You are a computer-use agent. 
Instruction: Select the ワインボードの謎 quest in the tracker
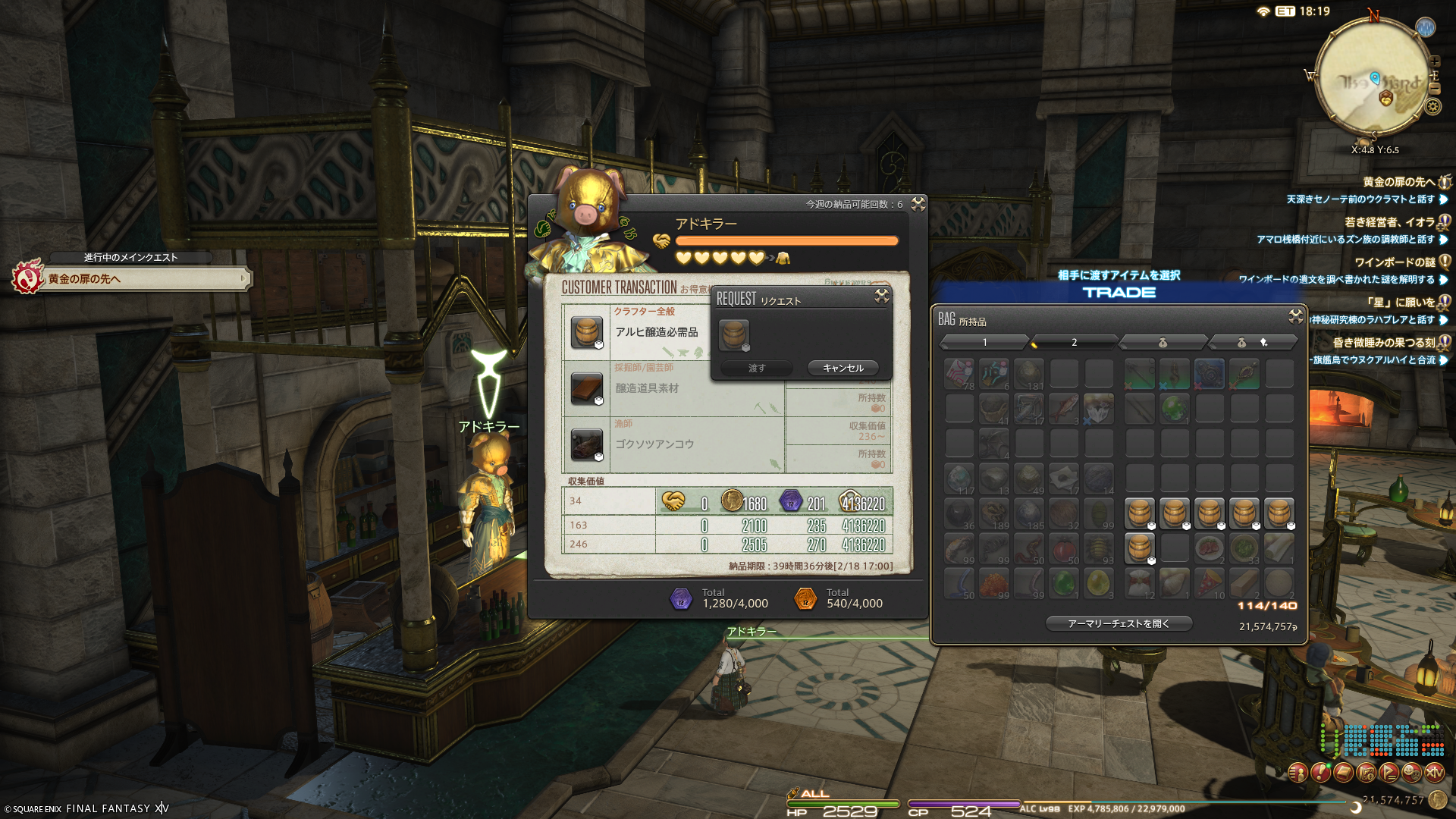coord(1395,262)
